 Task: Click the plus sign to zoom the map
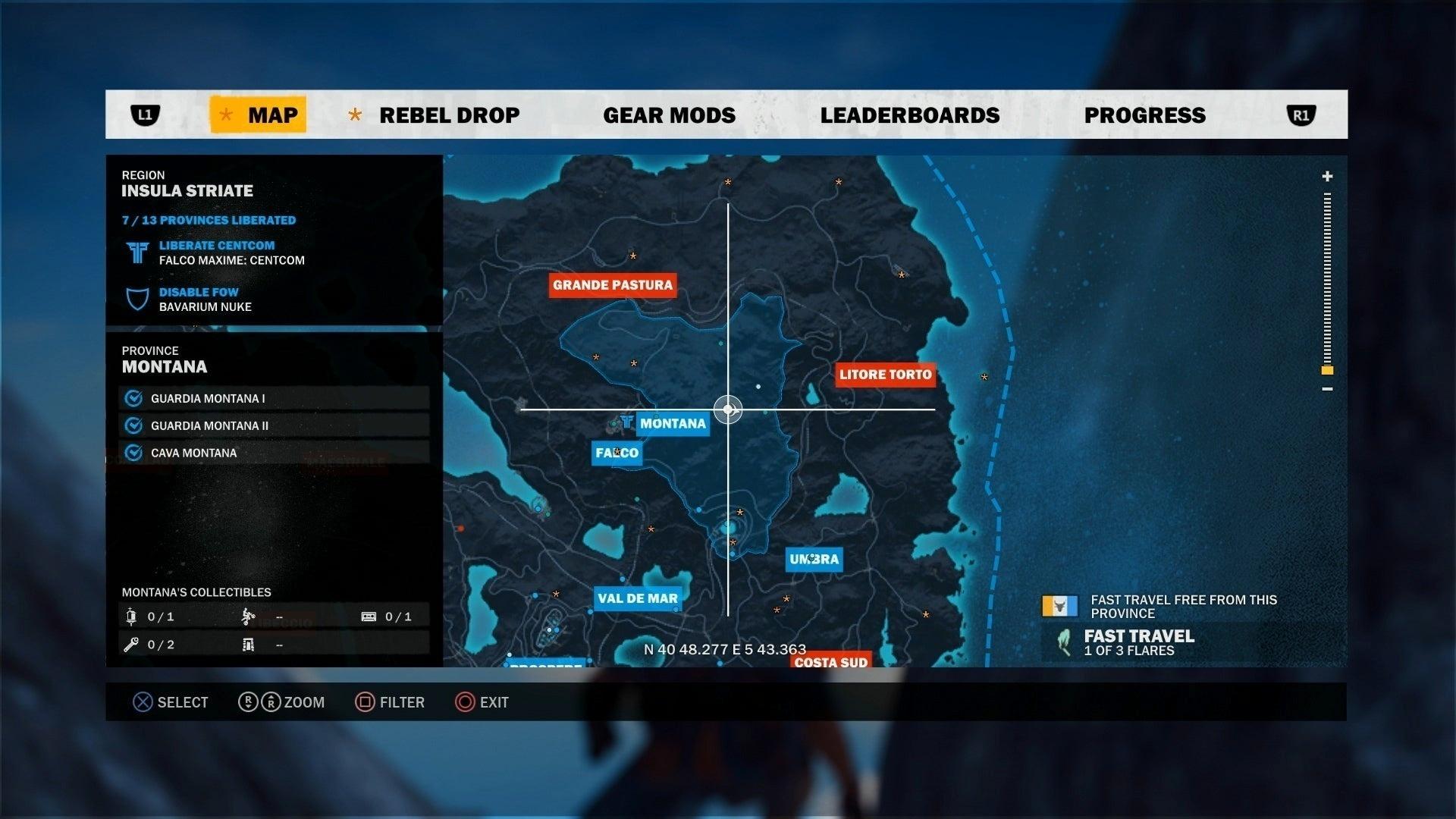pos(1327,177)
